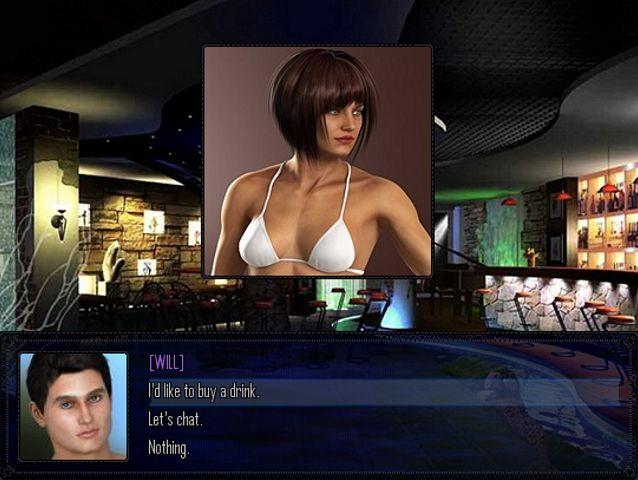The height and width of the screenshot is (480, 638).
Task: Choose "I'd like to buy a drink."
Action: pos(204,391)
